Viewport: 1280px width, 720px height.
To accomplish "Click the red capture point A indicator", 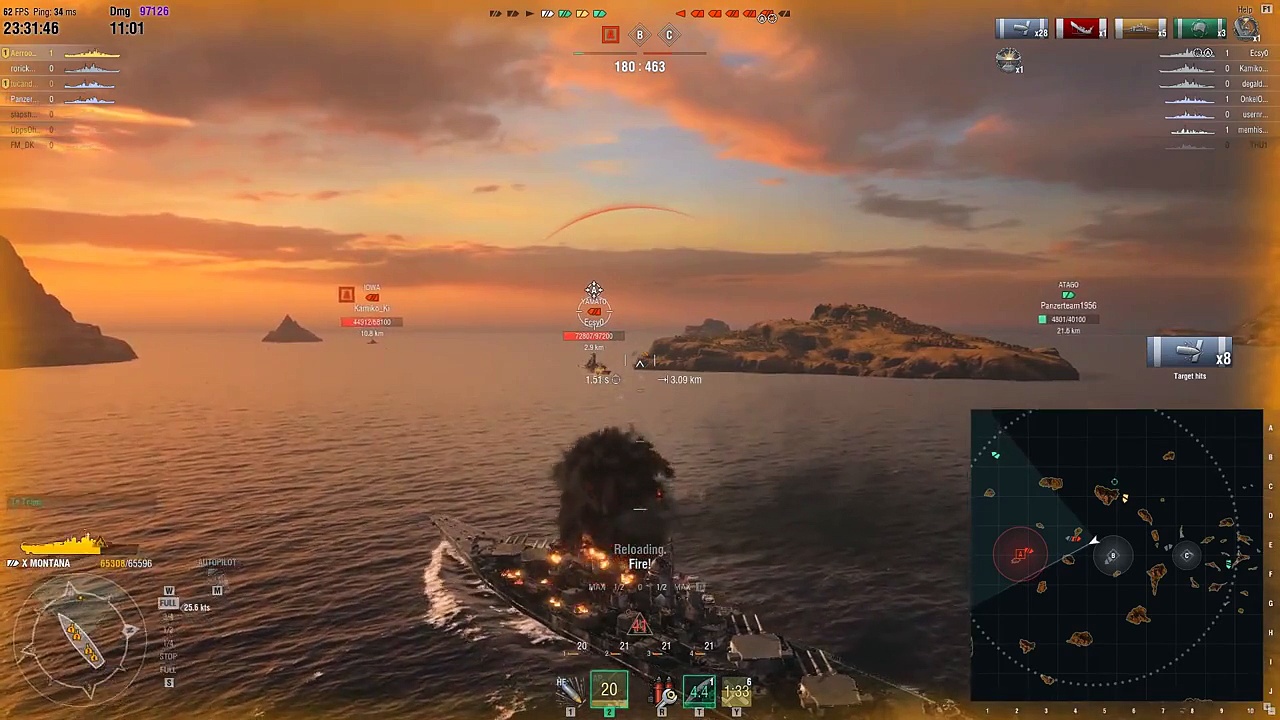I will (x=610, y=36).
